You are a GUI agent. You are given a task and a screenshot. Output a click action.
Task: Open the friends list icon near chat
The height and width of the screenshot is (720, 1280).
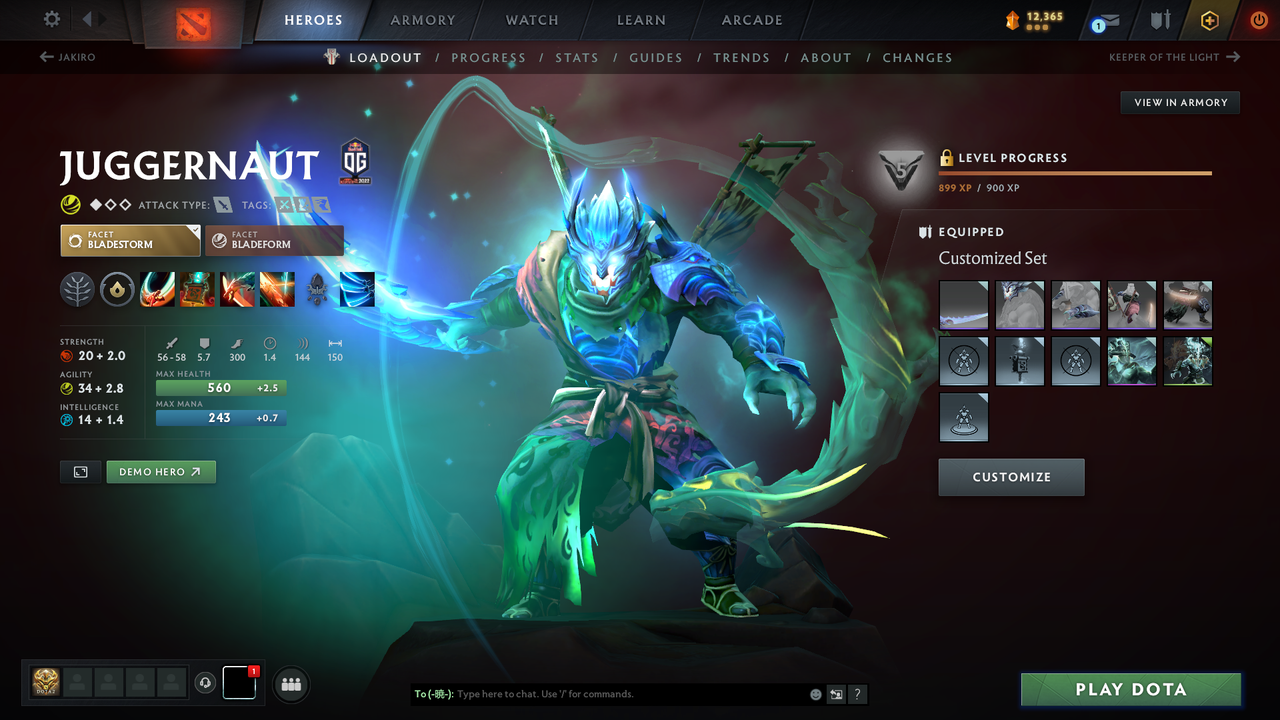(290, 683)
